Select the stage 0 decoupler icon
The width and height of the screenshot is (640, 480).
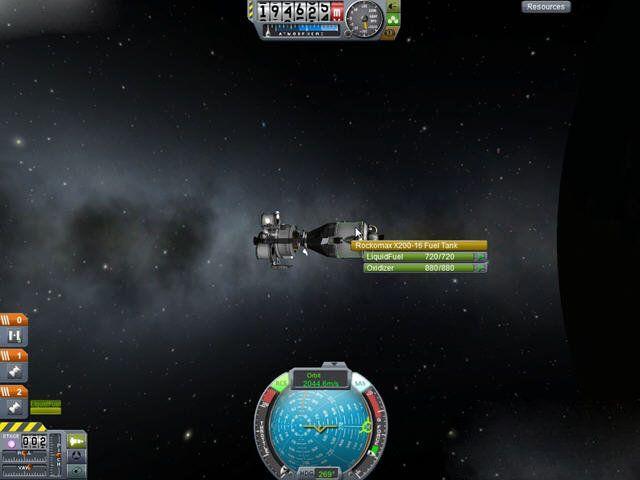pos(15,338)
